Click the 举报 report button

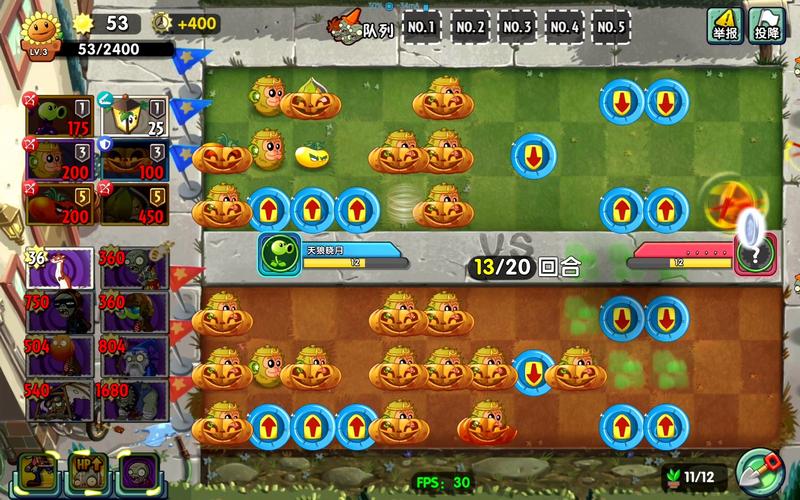(x=725, y=24)
